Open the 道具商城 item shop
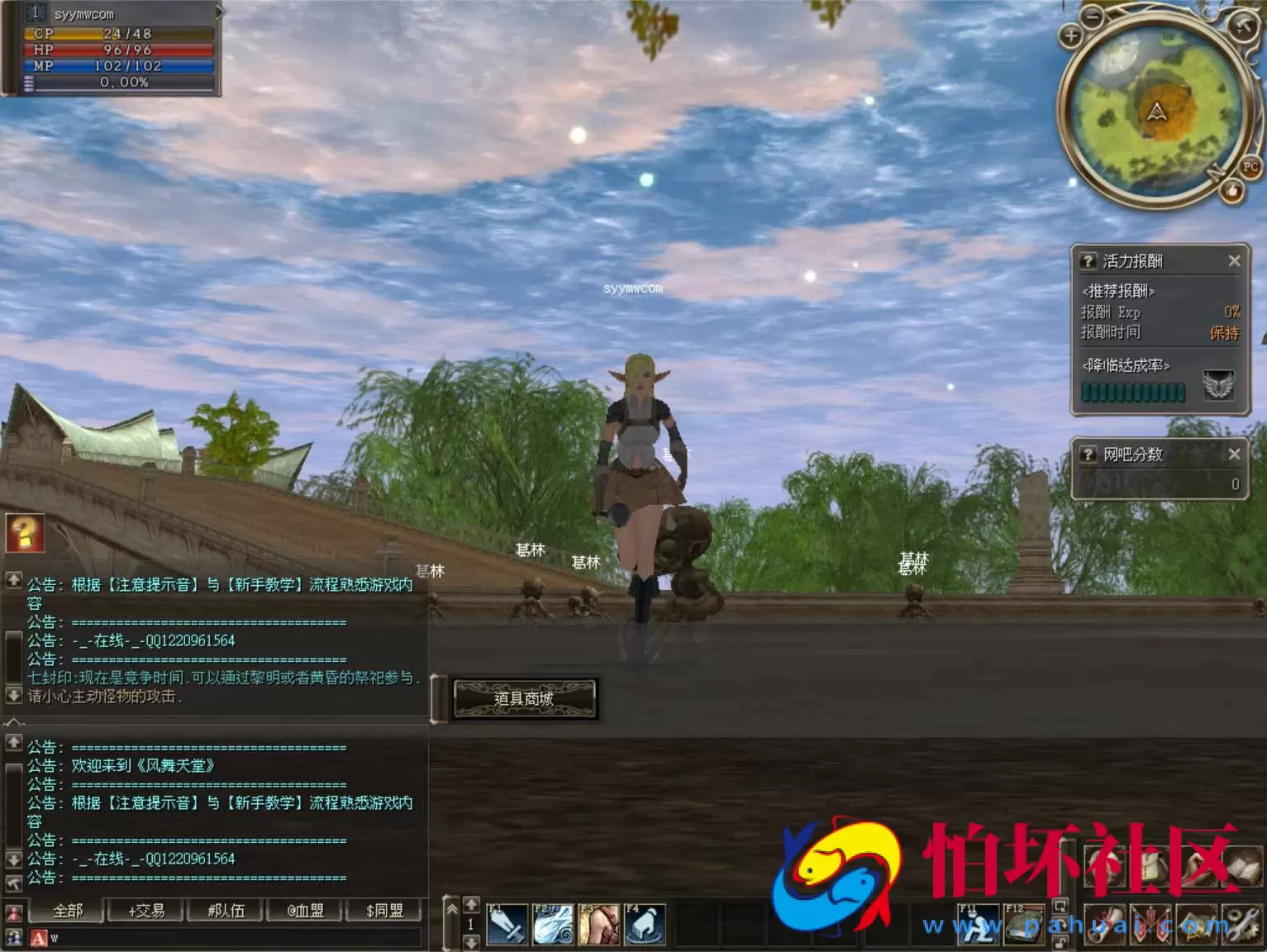 (525, 698)
